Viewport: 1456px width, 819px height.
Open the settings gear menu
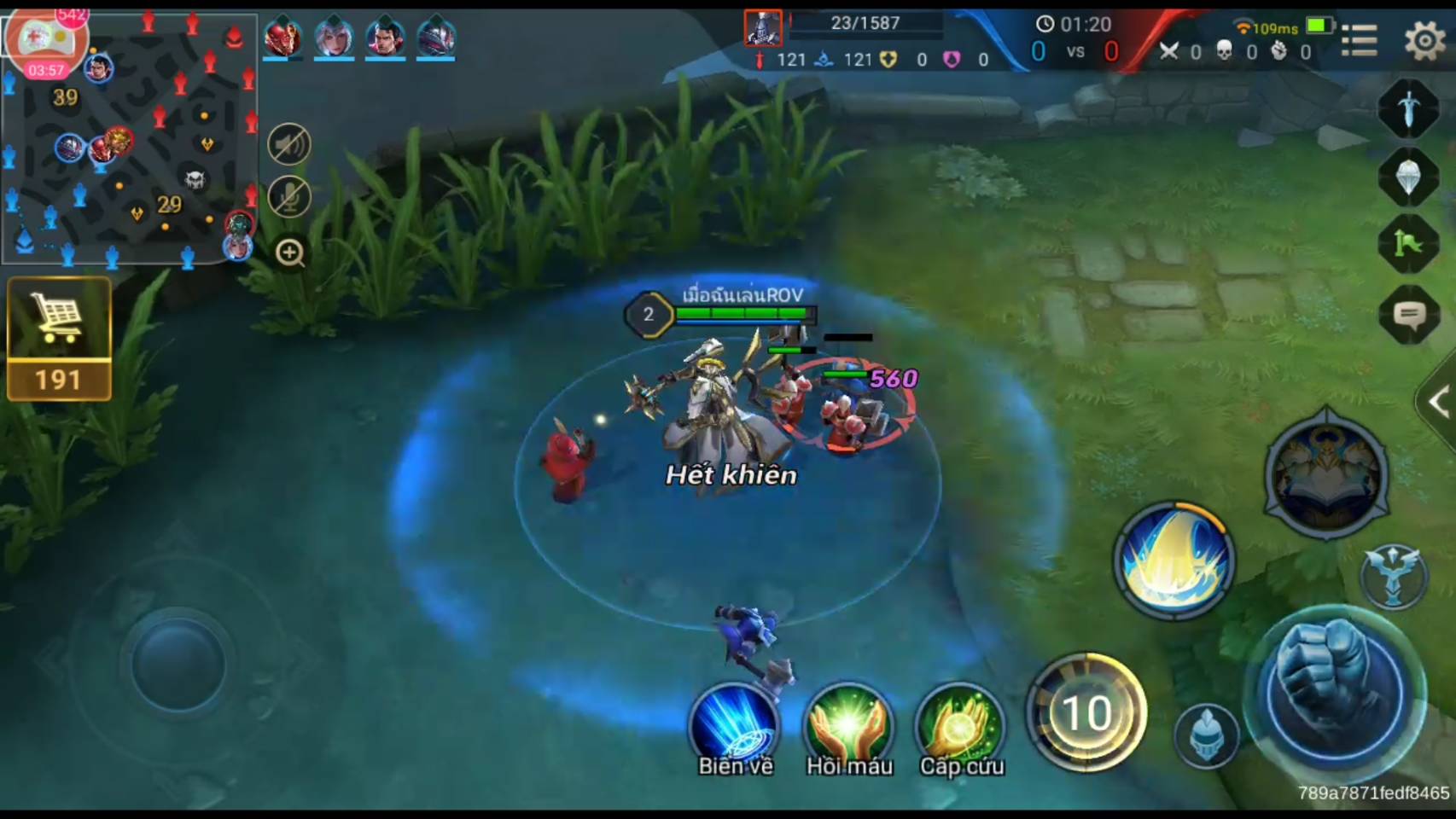[x=1424, y=40]
